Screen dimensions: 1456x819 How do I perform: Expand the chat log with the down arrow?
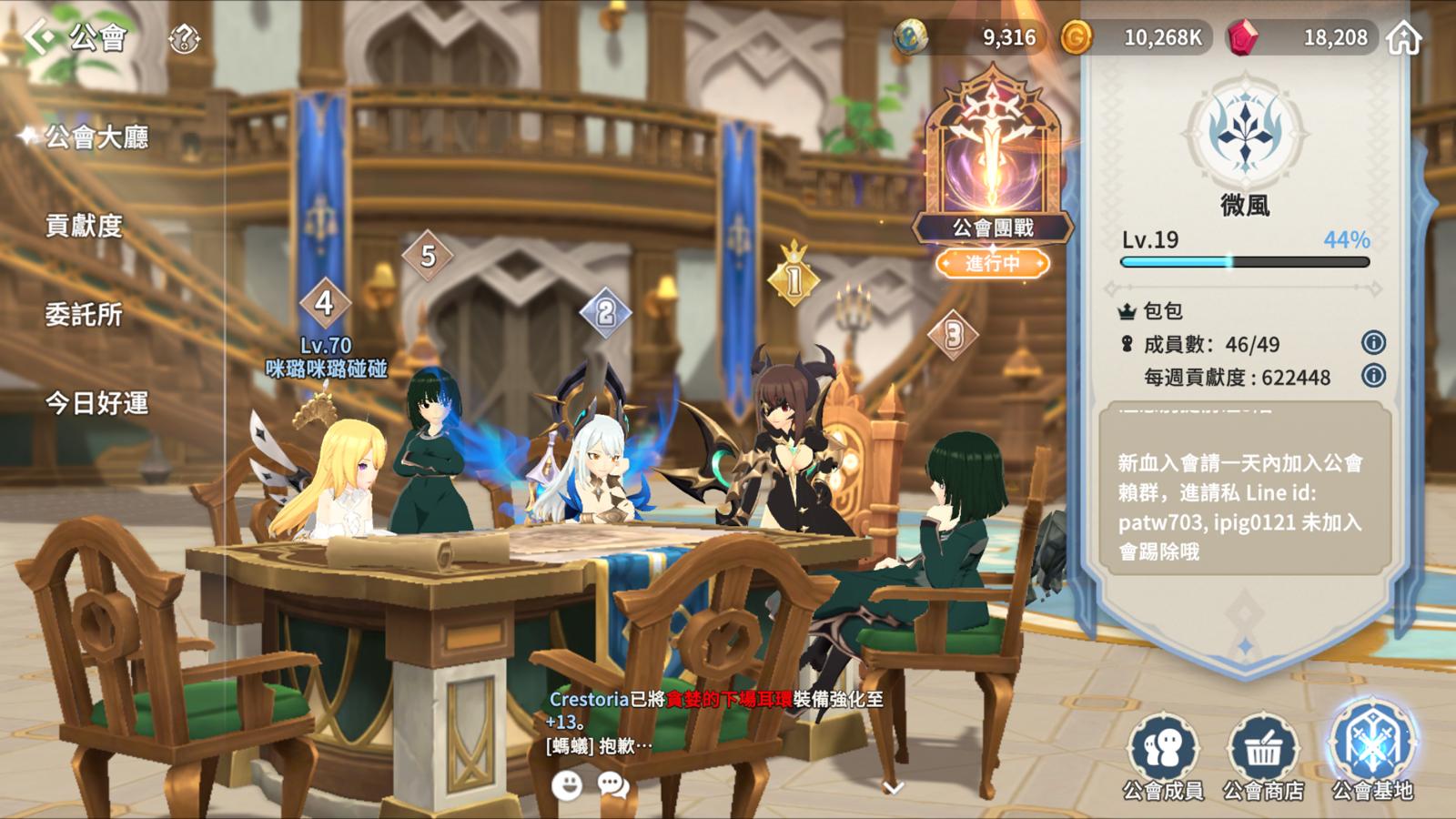point(894,786)
